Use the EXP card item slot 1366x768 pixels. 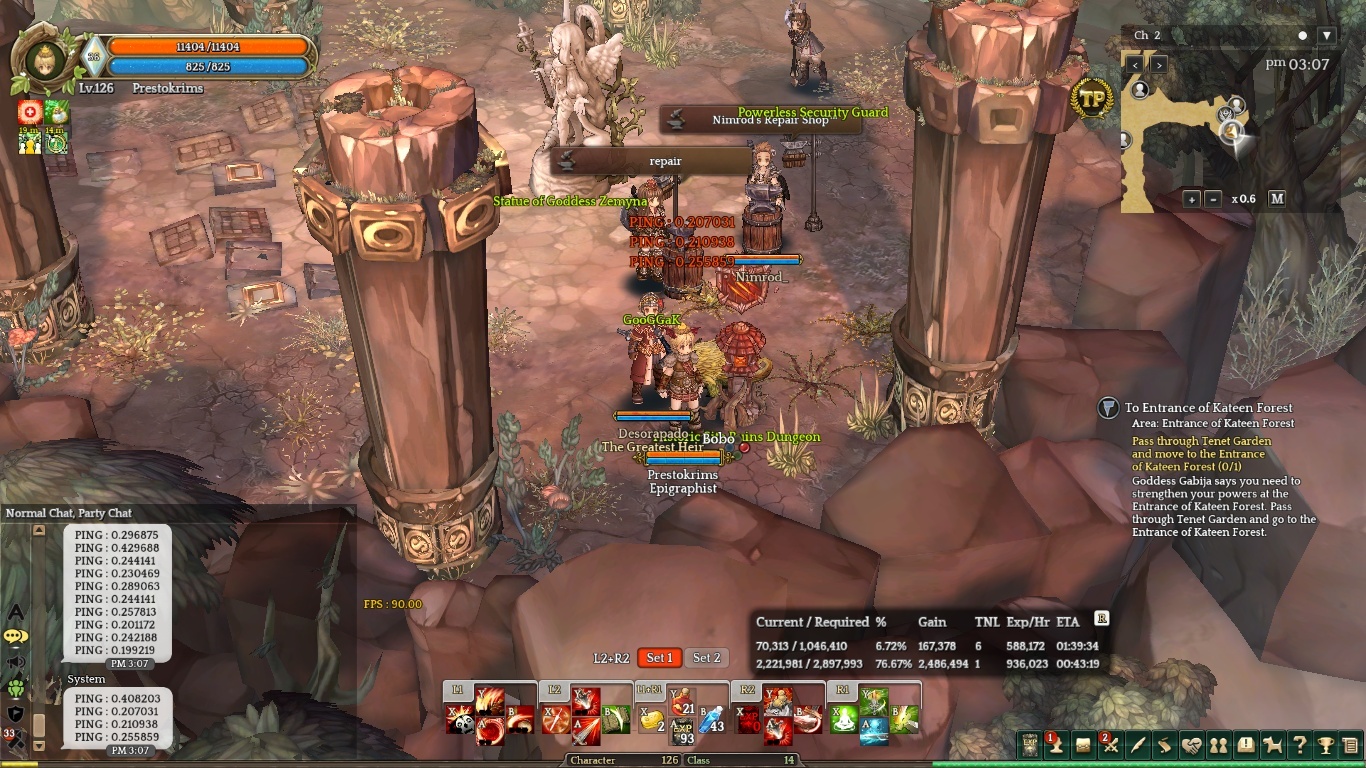point(682,733)
